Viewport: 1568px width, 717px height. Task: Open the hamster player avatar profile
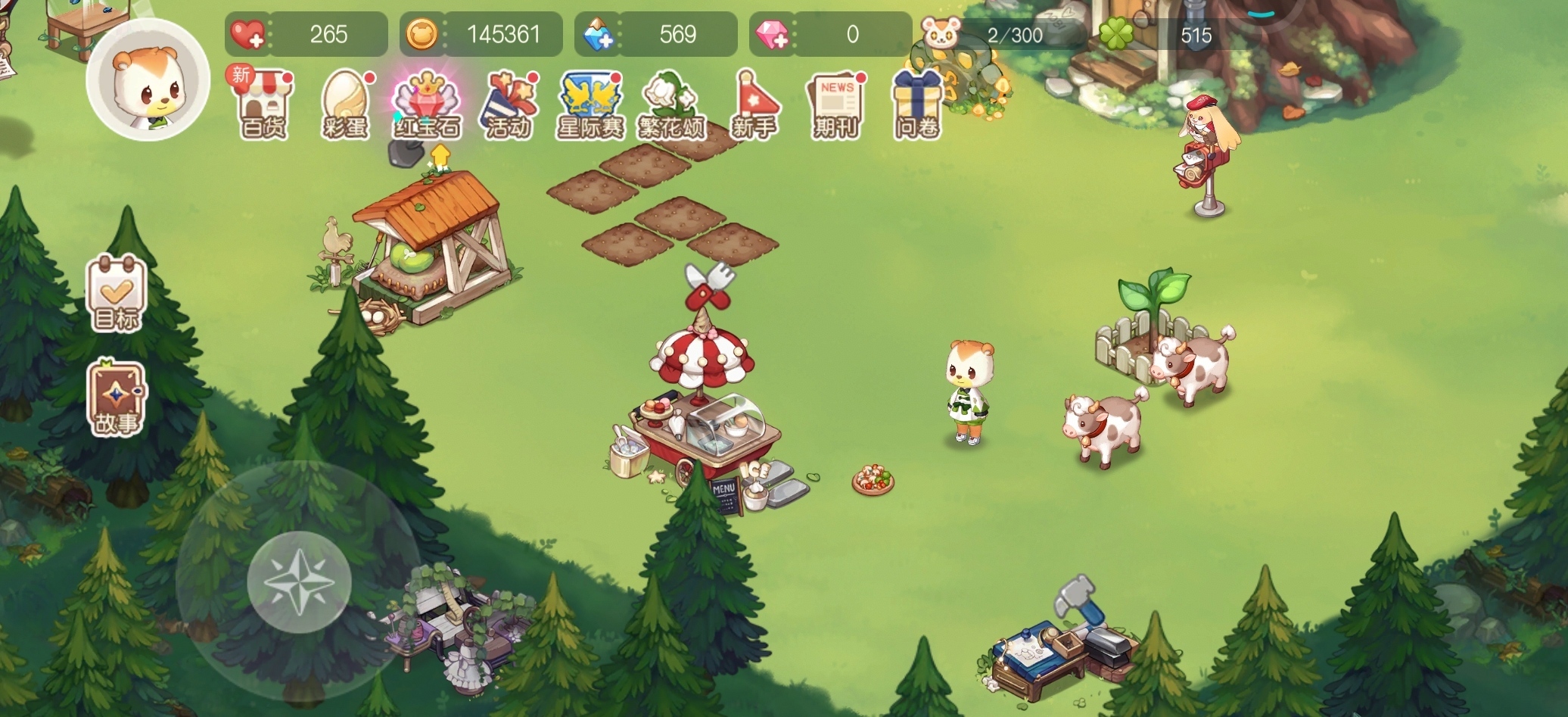[148, 82]
